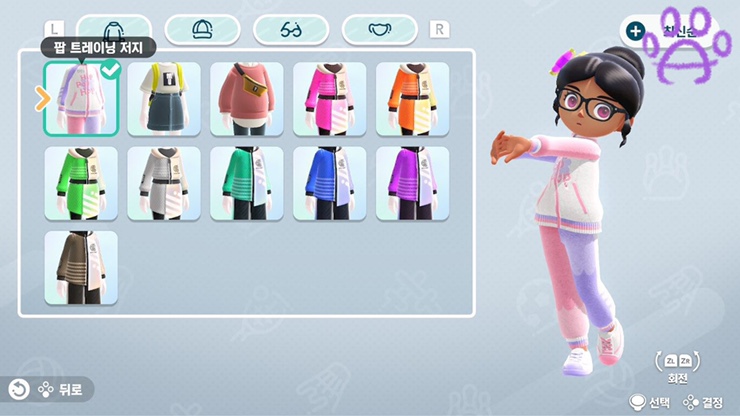The height and width of the screenshot is (416, 740).
Task: Select the blue jacket outfit
Action: [330, 184]
